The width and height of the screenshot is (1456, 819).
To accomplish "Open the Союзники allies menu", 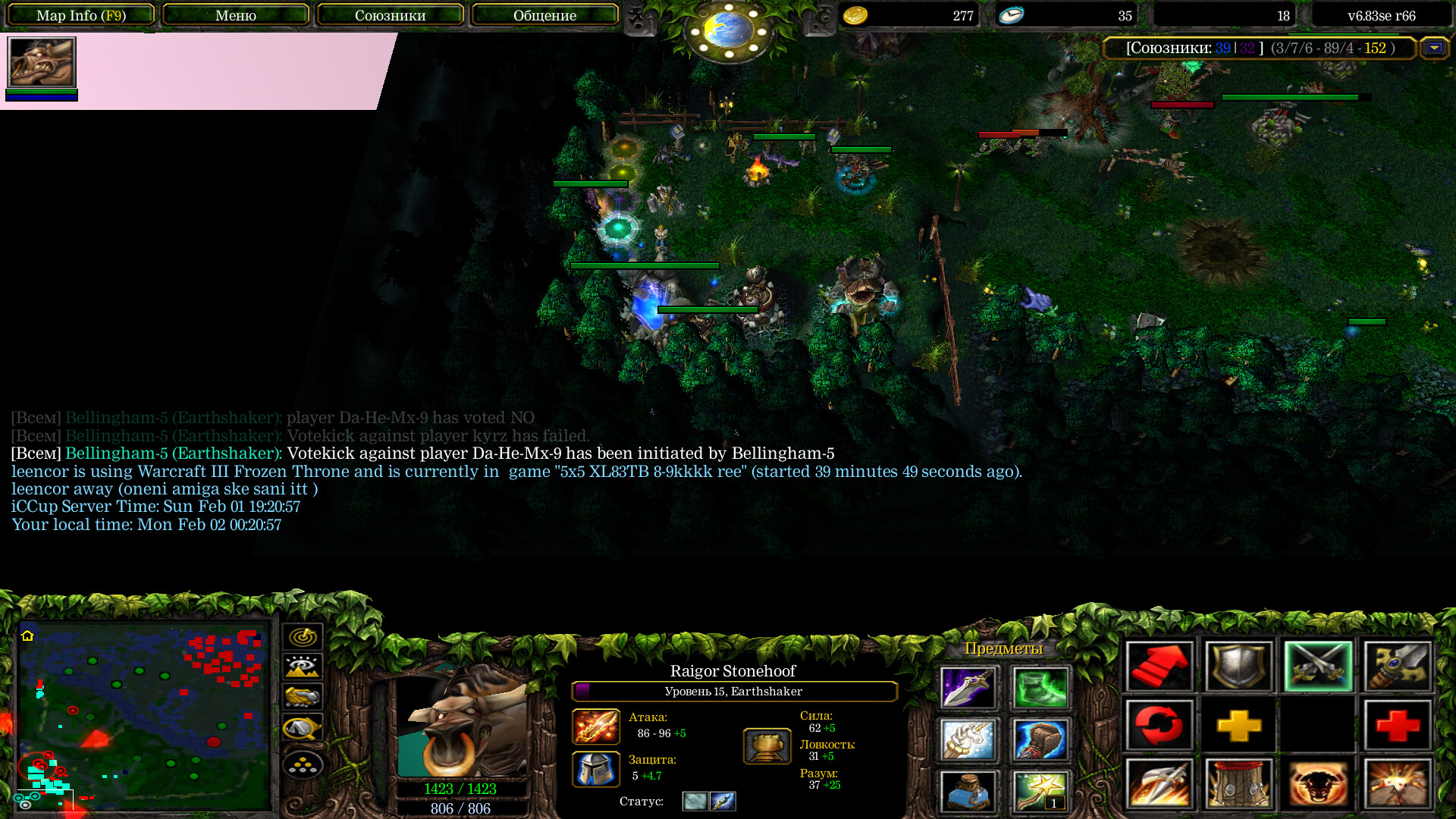I will [390, 15].
